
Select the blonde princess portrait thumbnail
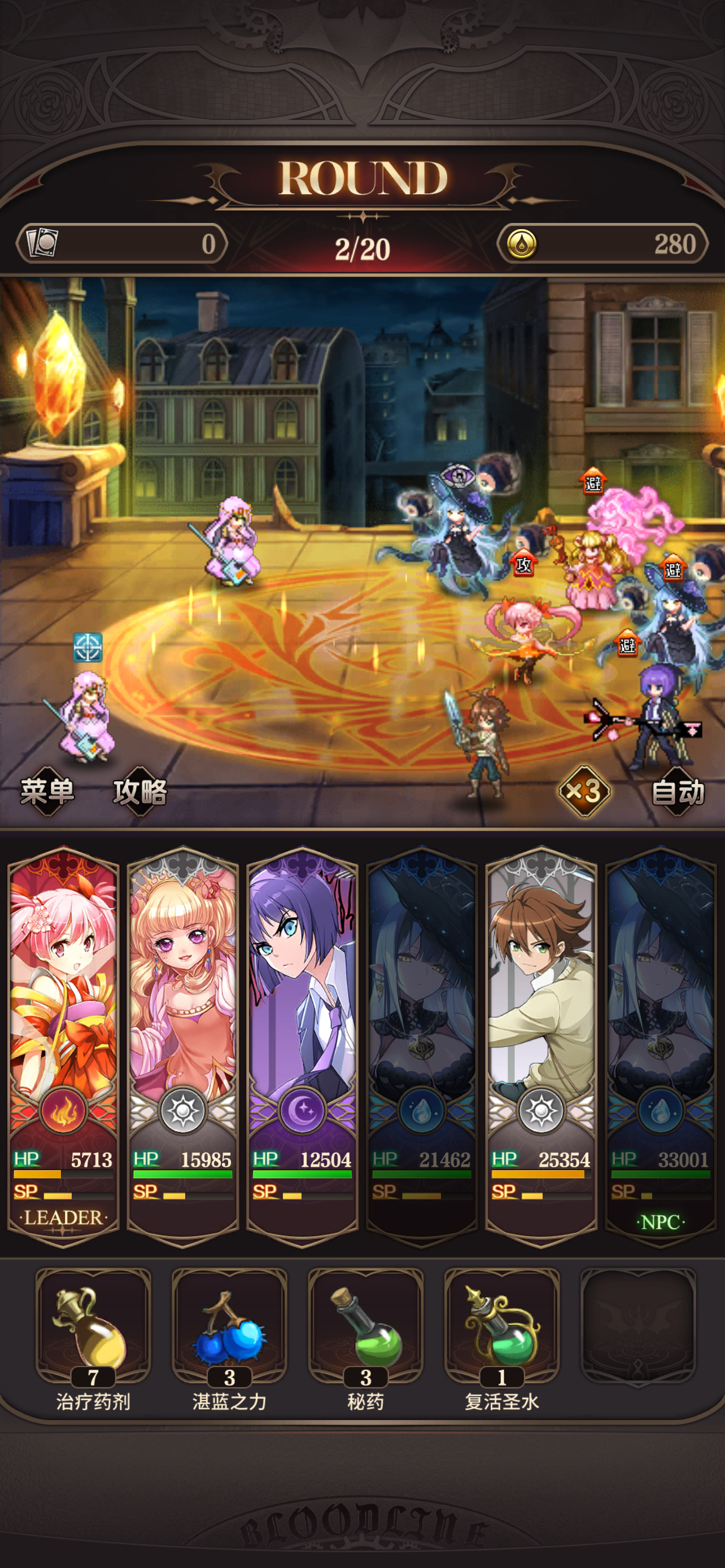point(182,986)
